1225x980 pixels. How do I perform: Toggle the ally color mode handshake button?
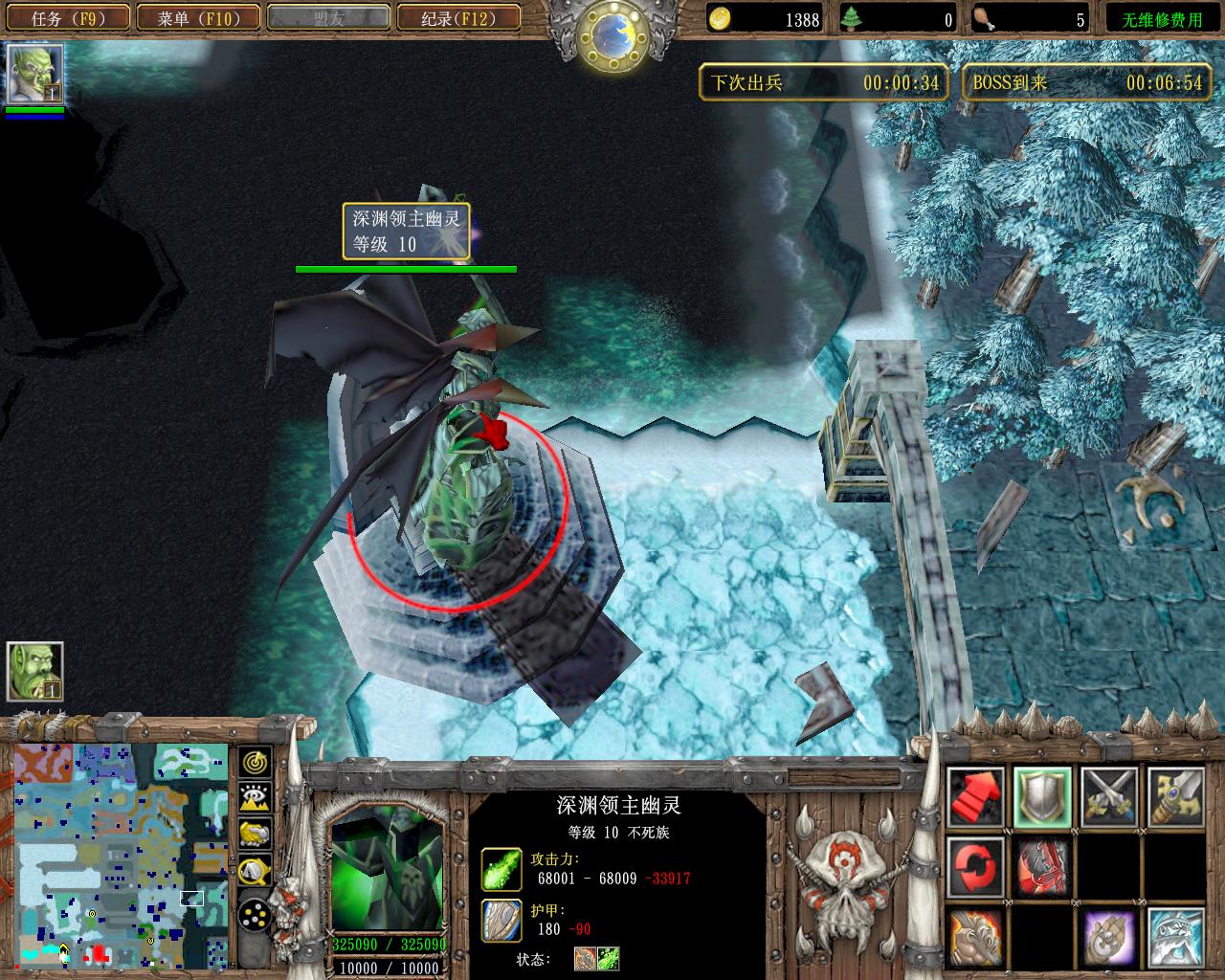pyautogui.click(x=256, y=834)
